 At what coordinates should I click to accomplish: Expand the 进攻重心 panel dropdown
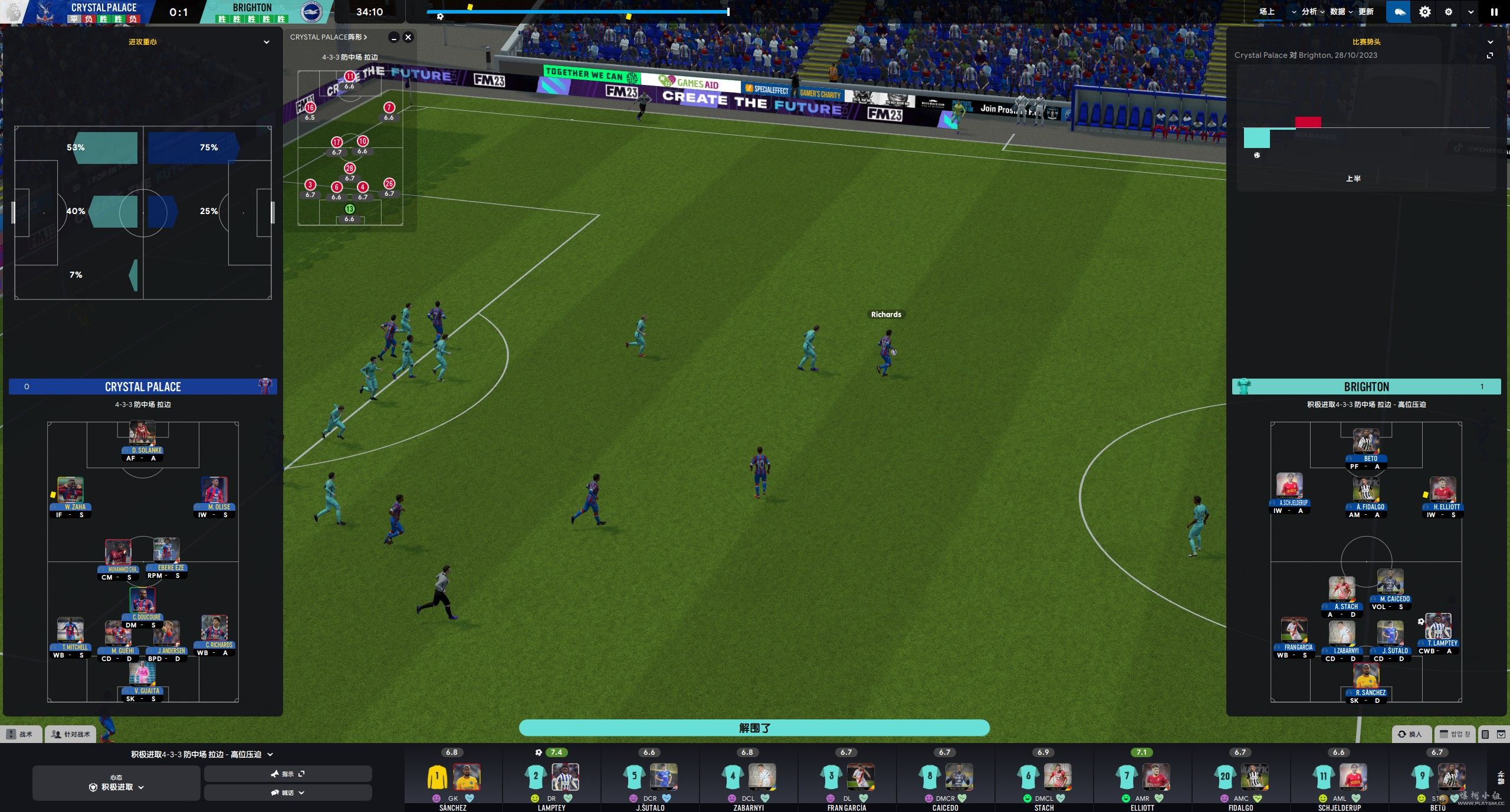(x=266, y=42)
